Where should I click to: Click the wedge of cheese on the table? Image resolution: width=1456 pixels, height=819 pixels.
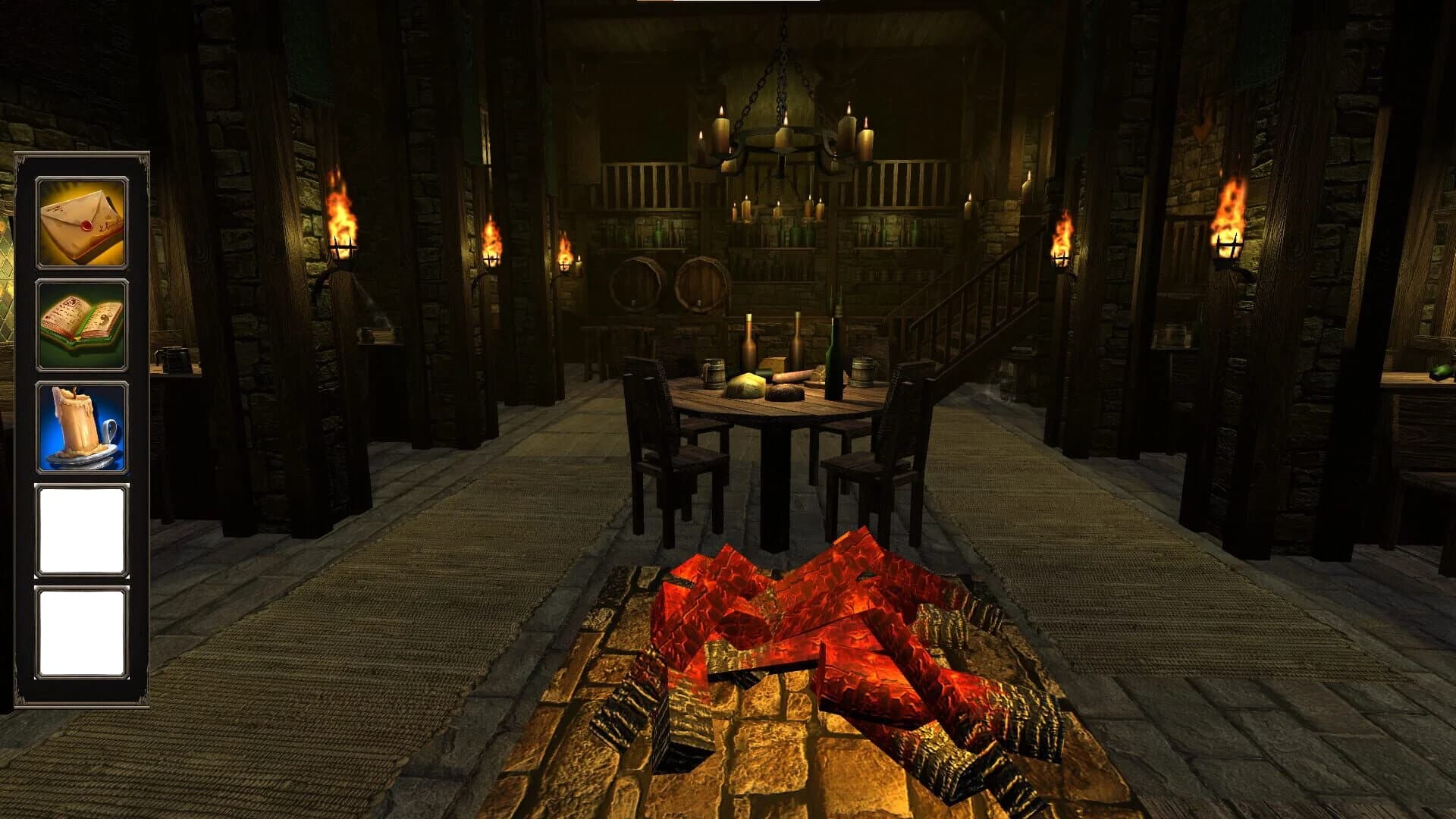coord(746,385)
